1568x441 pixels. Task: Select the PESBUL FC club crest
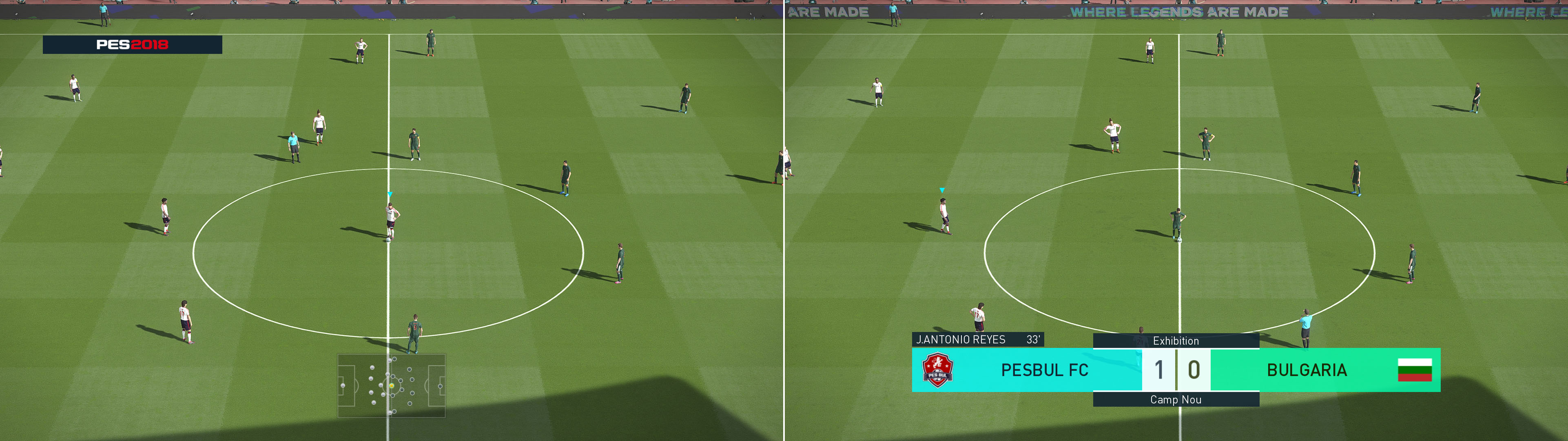pos(937,370)
